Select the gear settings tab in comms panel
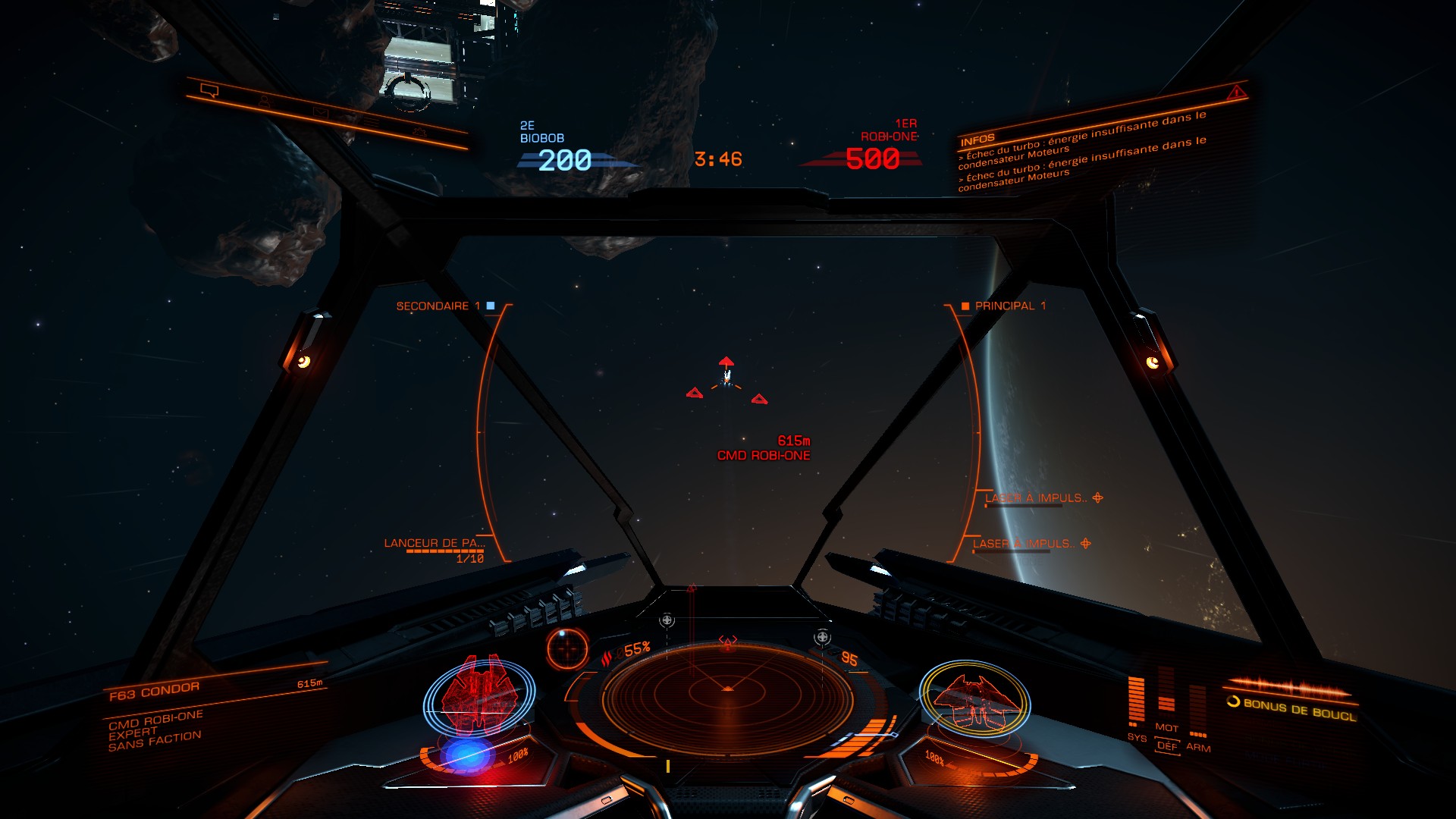 click(419, 133)
